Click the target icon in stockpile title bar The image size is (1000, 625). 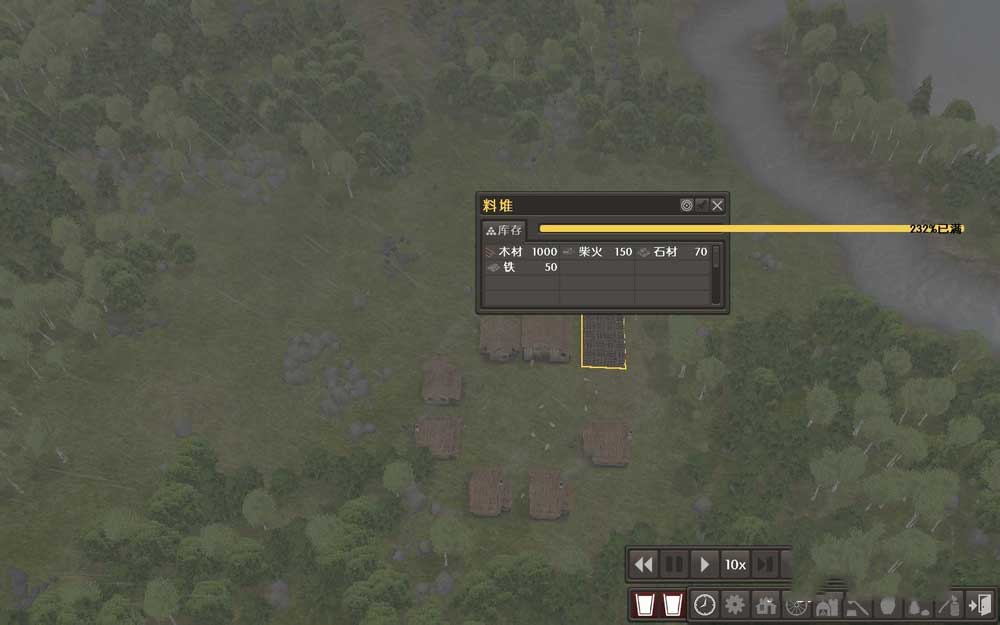687,205
